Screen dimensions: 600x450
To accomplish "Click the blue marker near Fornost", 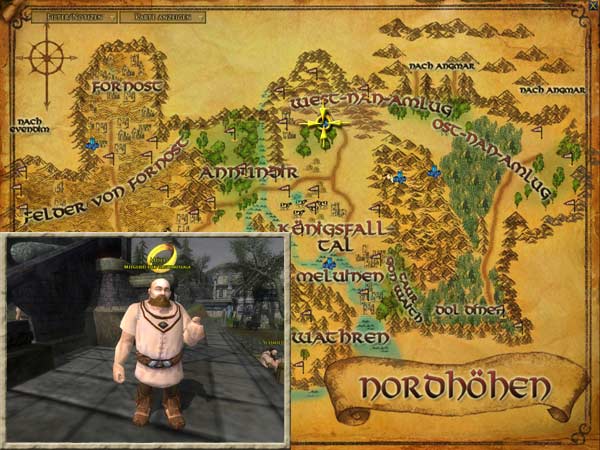I will (92, 144).
